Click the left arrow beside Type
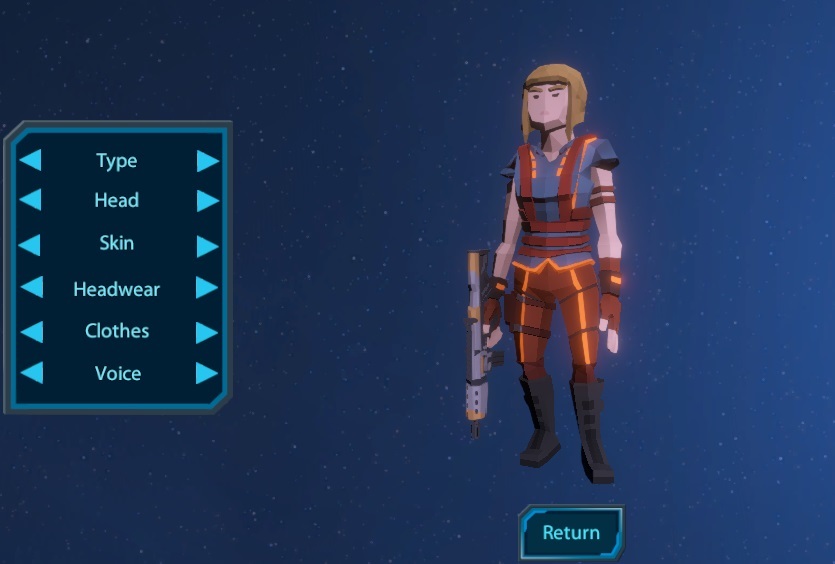835x564 pixels. [x=31, y=160]
